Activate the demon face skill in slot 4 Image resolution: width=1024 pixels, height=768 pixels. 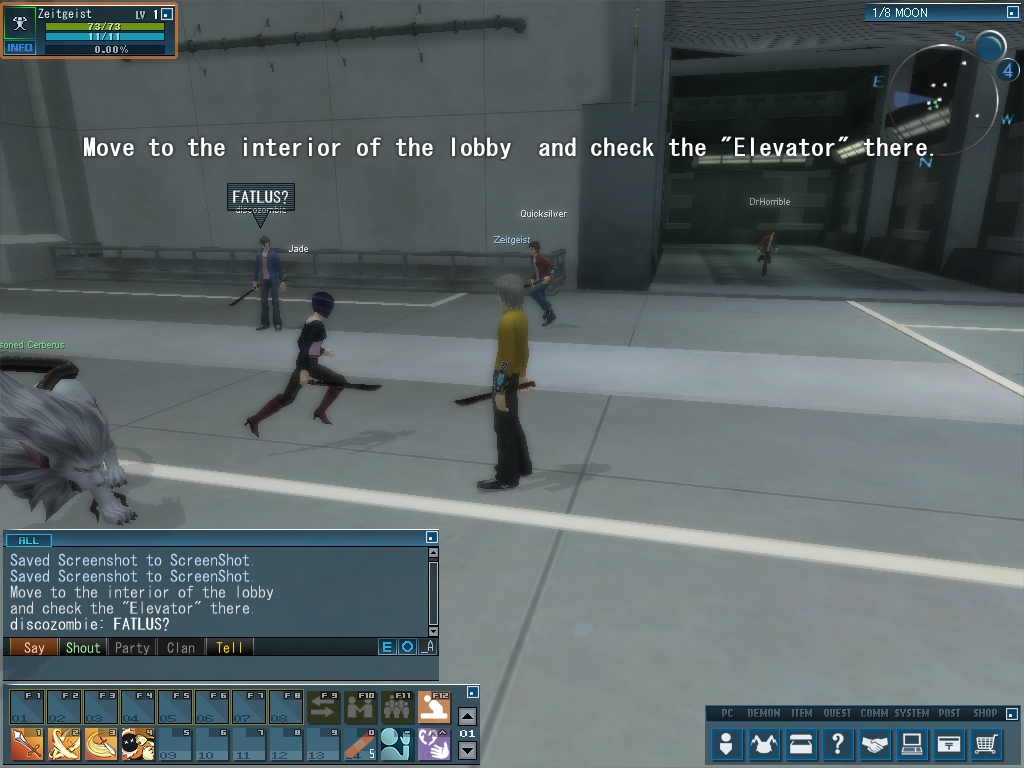137,745
